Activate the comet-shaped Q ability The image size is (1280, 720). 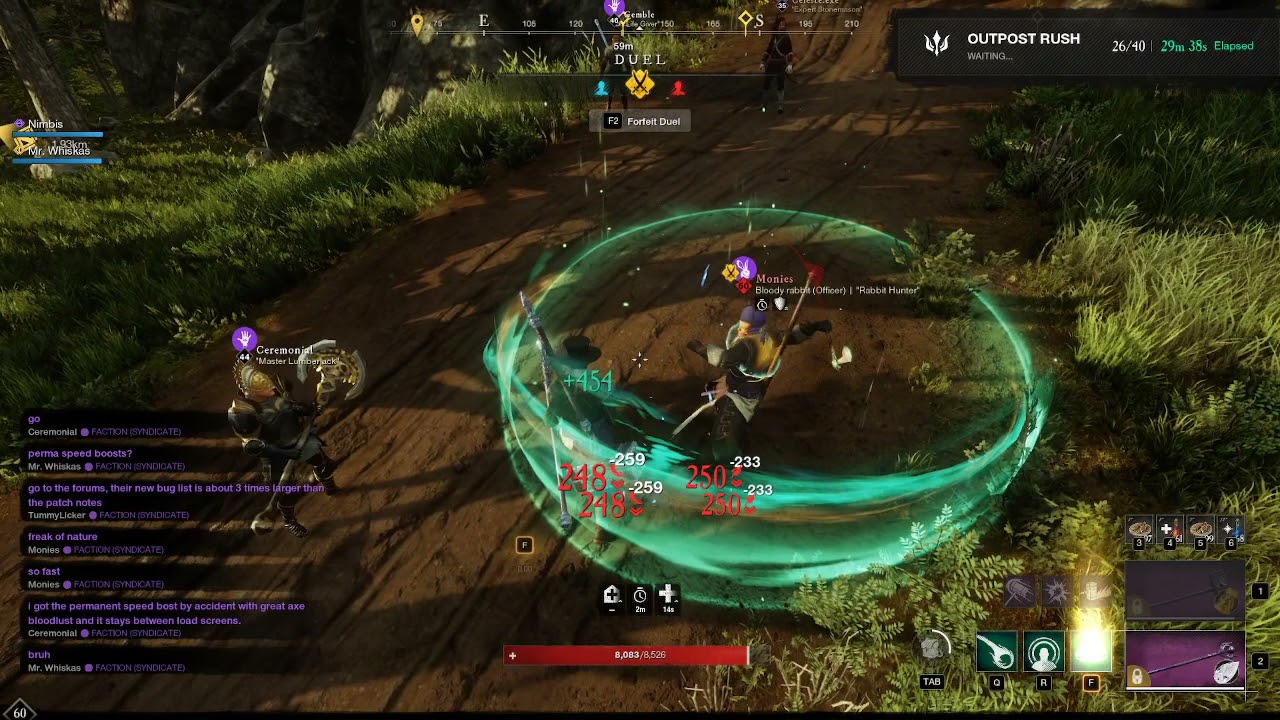[996, 652]
